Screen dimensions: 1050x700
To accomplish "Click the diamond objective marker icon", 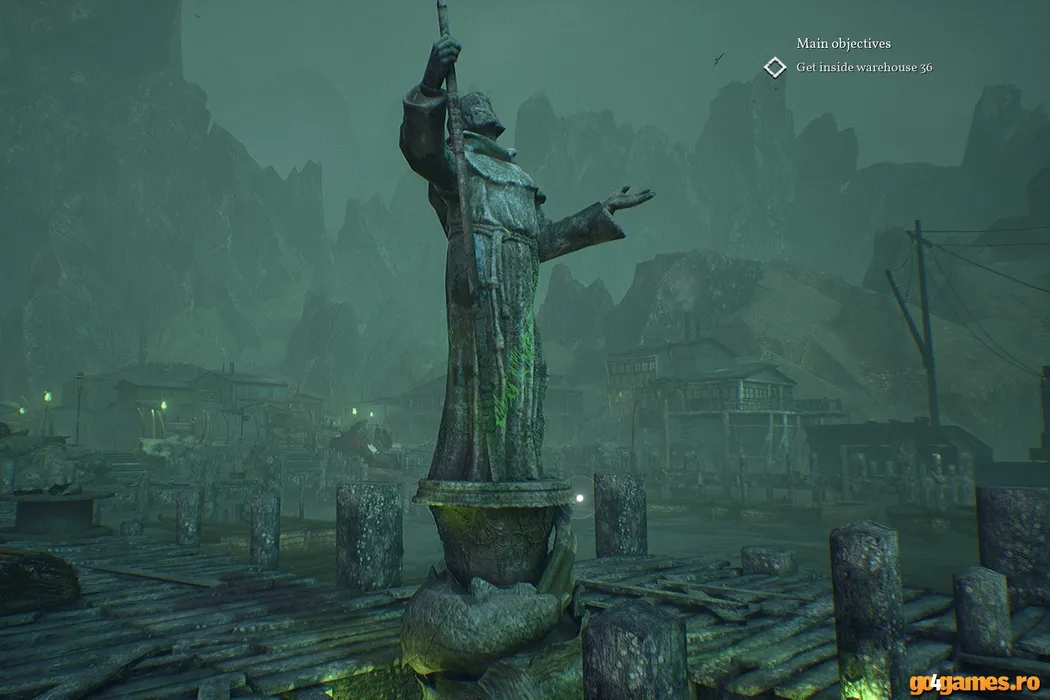I will [775, 67].
